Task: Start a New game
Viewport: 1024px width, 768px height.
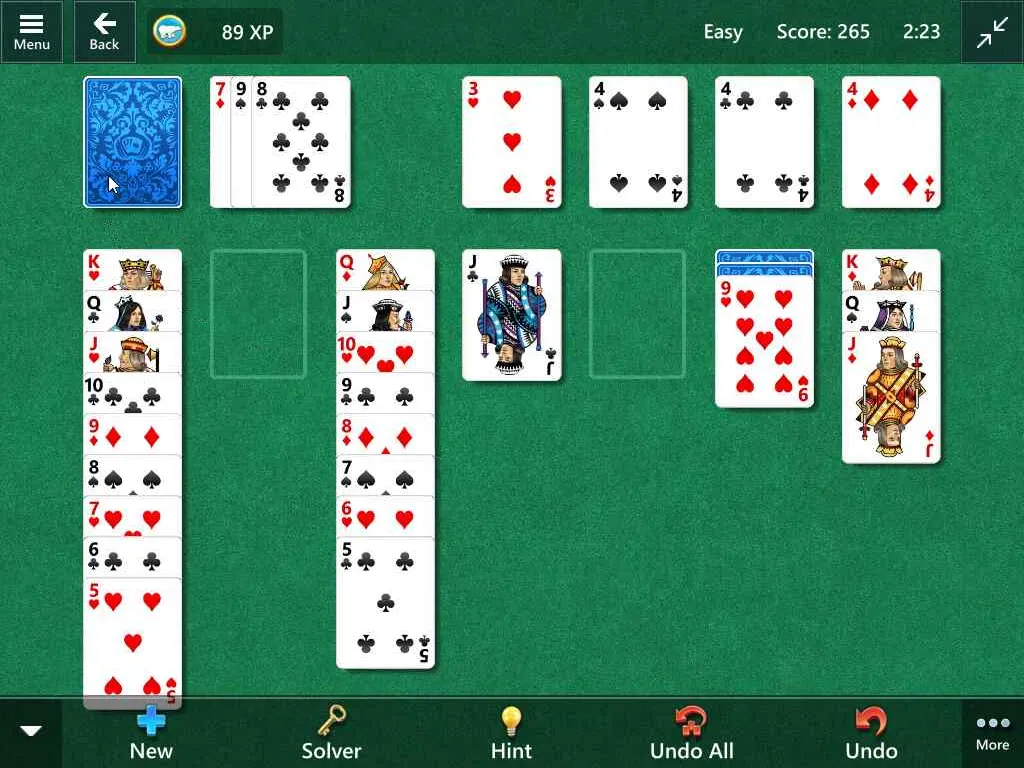Action: (x=151, y=733)
